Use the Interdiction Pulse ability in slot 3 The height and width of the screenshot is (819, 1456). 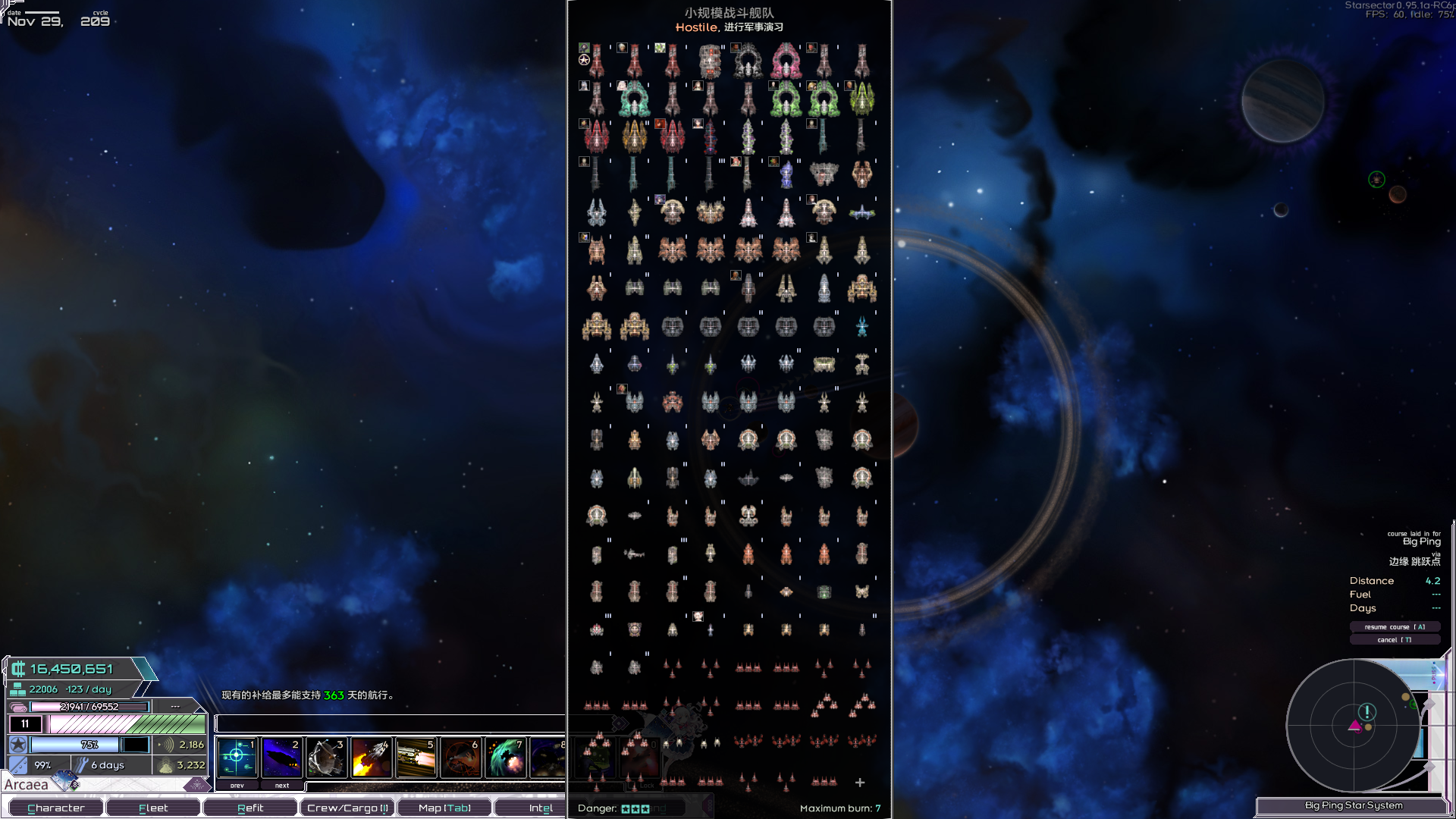pyautogui.click(x=327, y=756)
